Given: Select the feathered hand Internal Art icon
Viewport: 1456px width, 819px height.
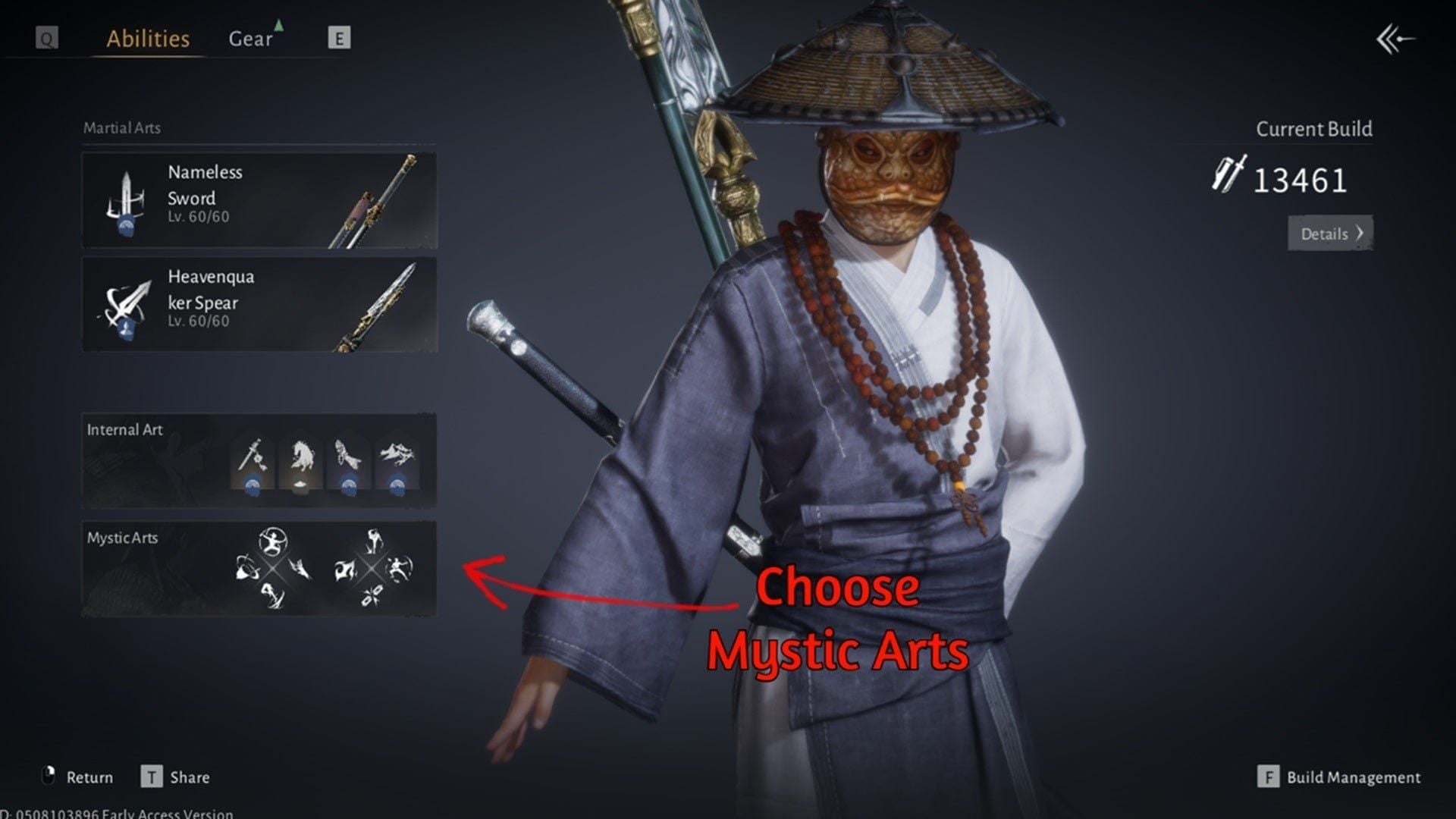Looking at the screenshot, I should [x=347, y=453].
